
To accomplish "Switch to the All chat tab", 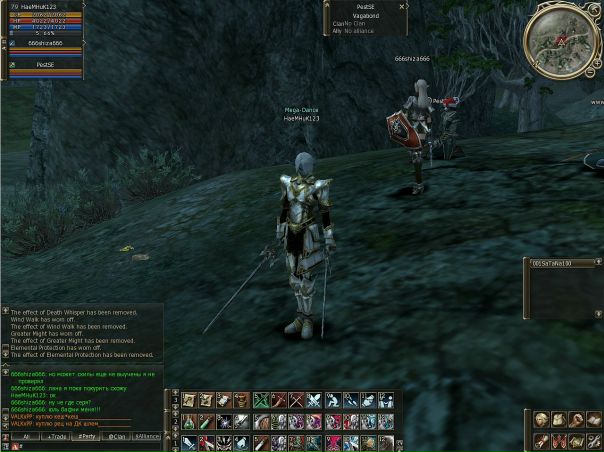I will 25,437.
